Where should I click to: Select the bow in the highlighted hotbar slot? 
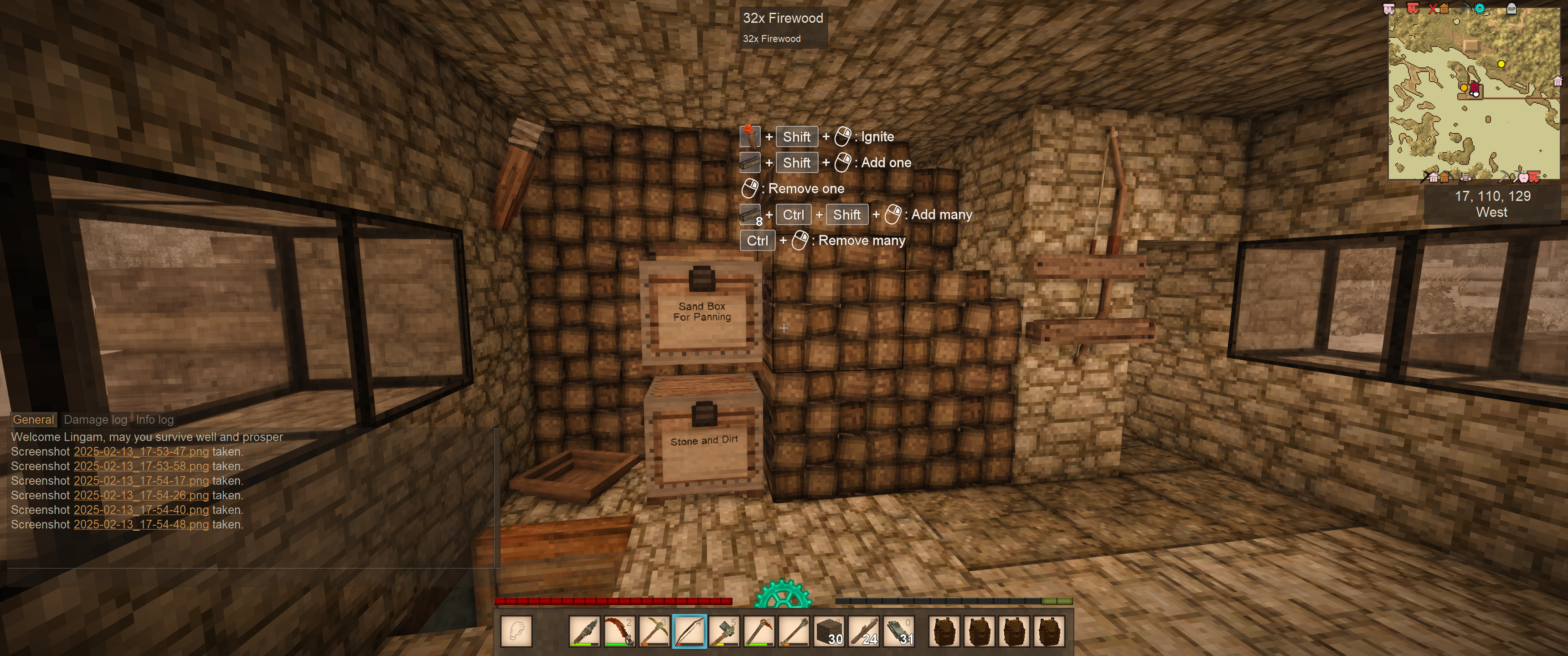pyautogui.click(x=689, y=631)
